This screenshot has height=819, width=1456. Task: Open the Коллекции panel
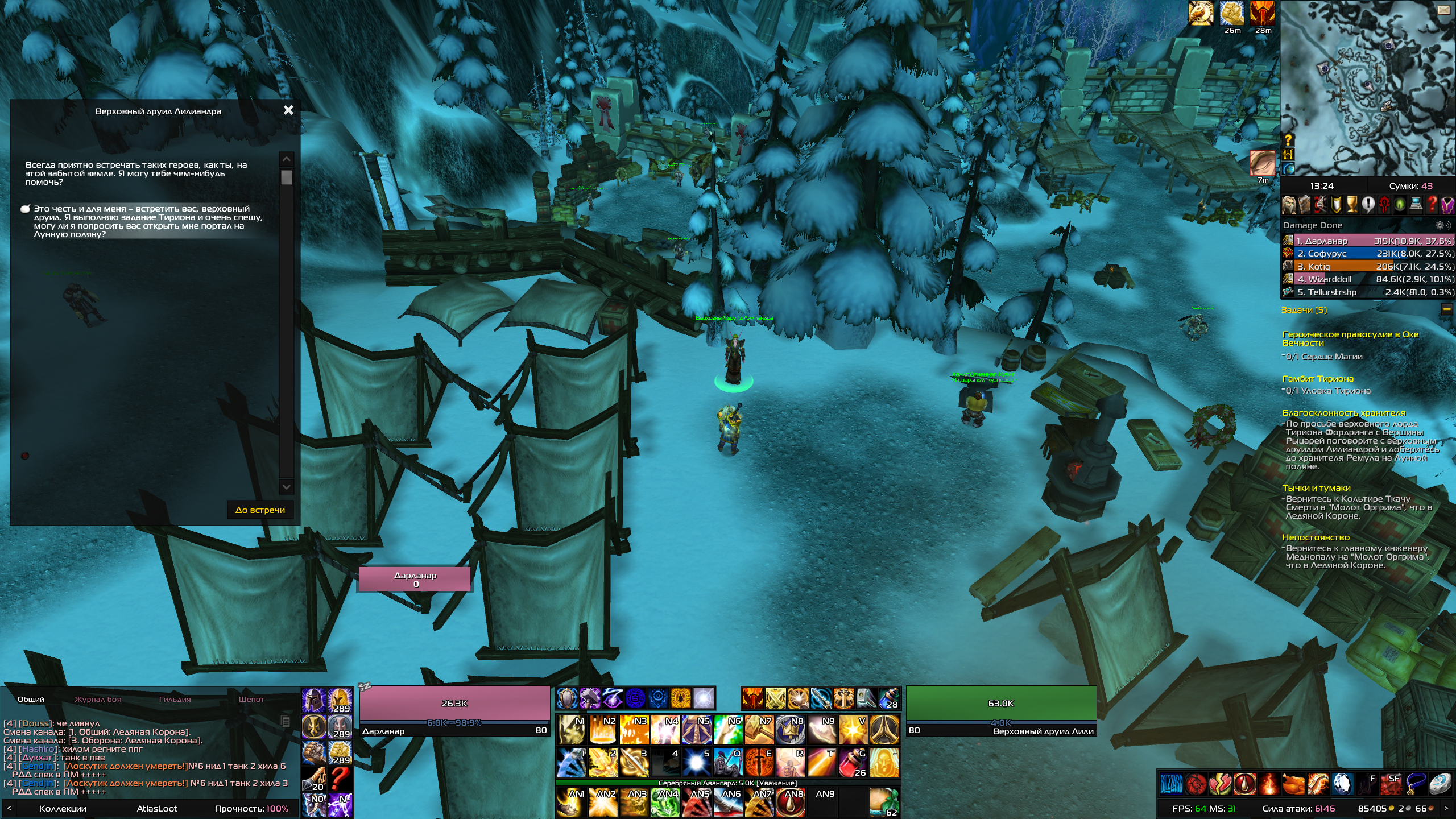(x=63, y=808)
